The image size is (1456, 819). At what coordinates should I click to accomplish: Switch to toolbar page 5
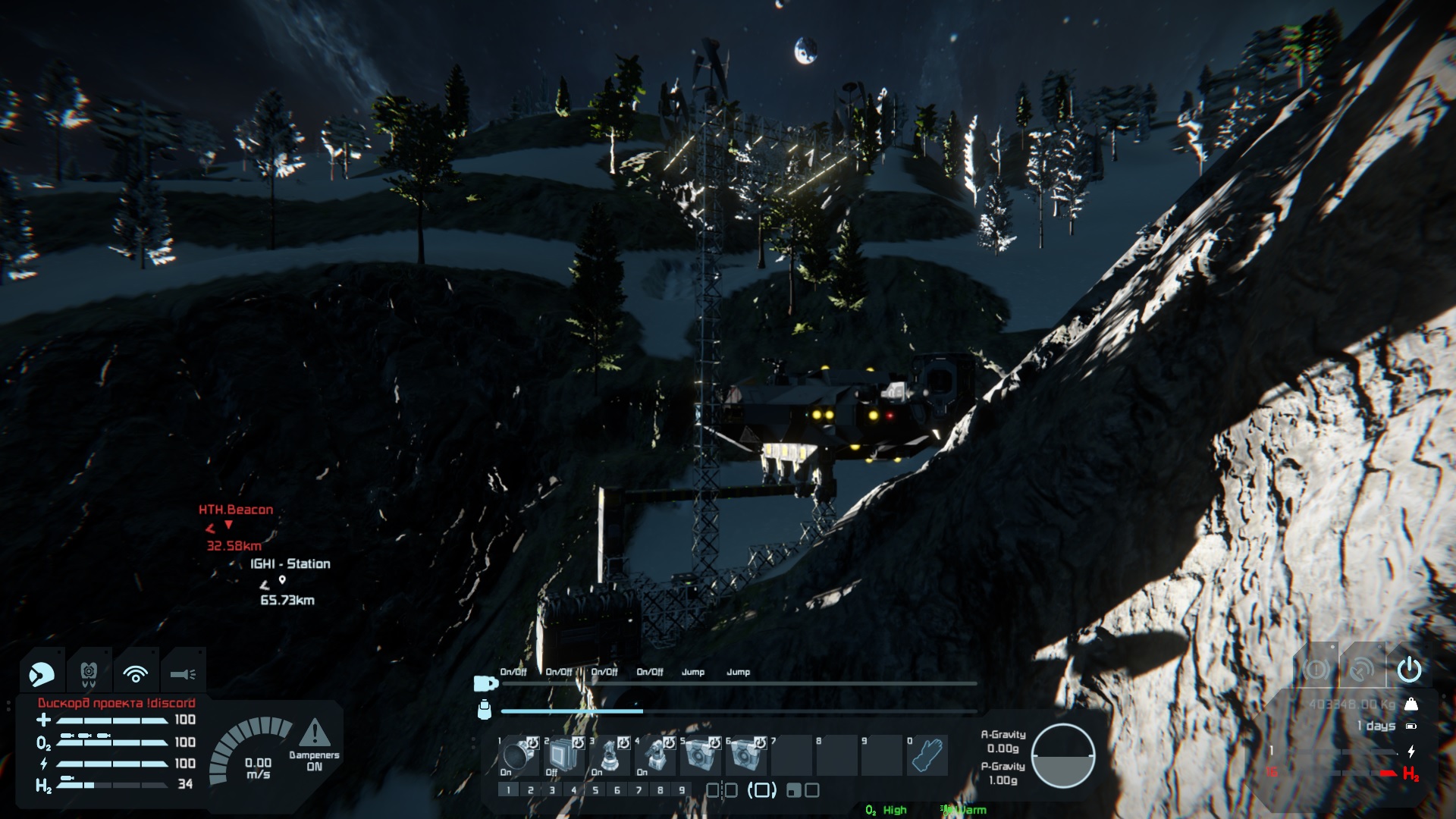tap(595, 790)
